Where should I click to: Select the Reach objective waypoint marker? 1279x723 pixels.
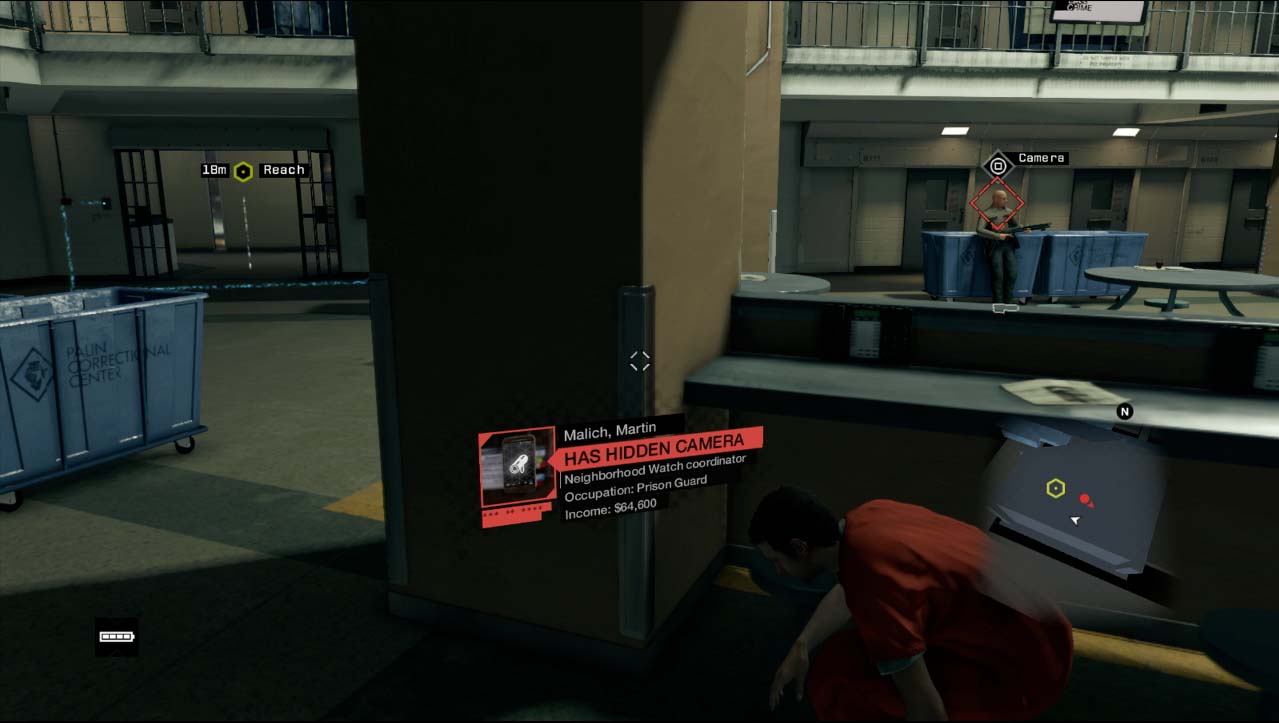click(x=243, y=171)
